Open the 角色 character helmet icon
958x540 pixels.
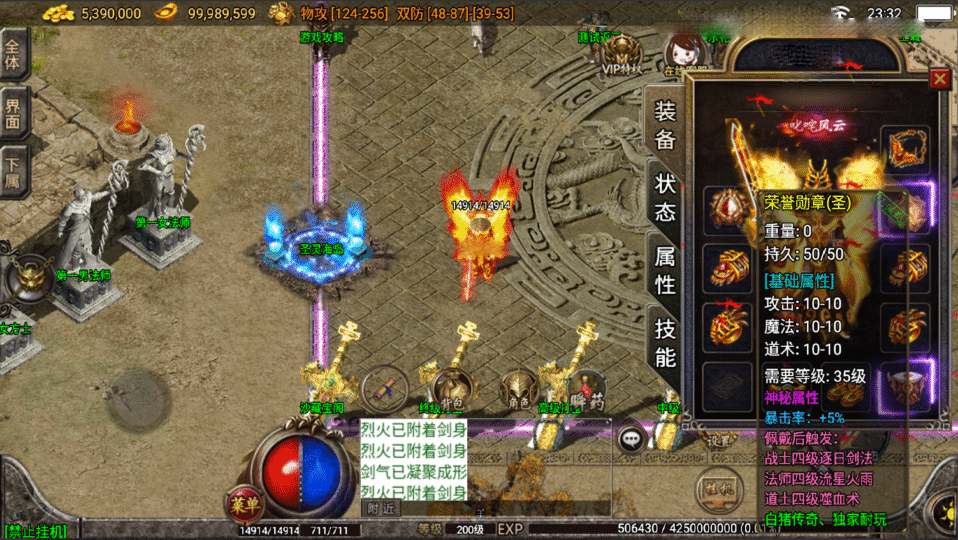click(x=518, y=387)
